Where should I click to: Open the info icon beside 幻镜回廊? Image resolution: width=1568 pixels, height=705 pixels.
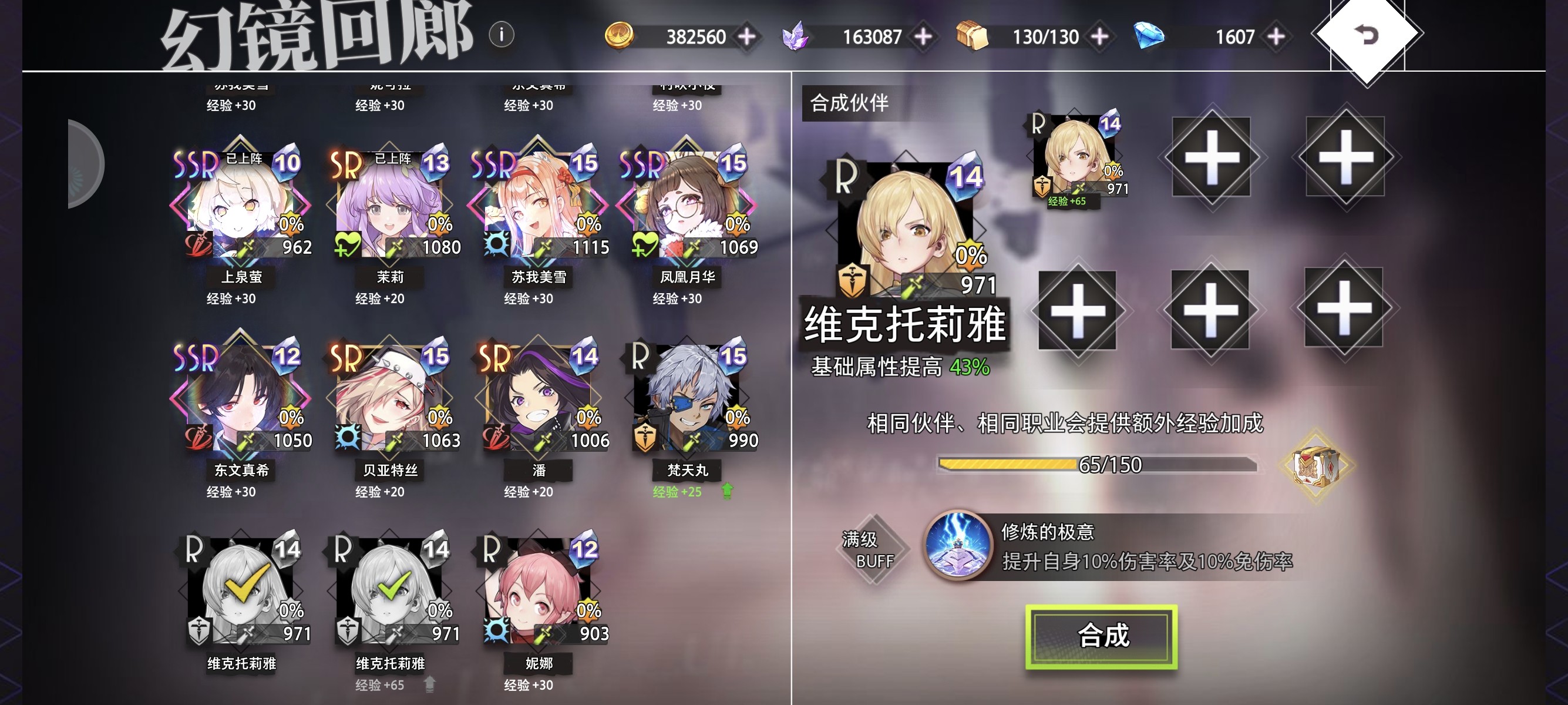pos(501,35)
